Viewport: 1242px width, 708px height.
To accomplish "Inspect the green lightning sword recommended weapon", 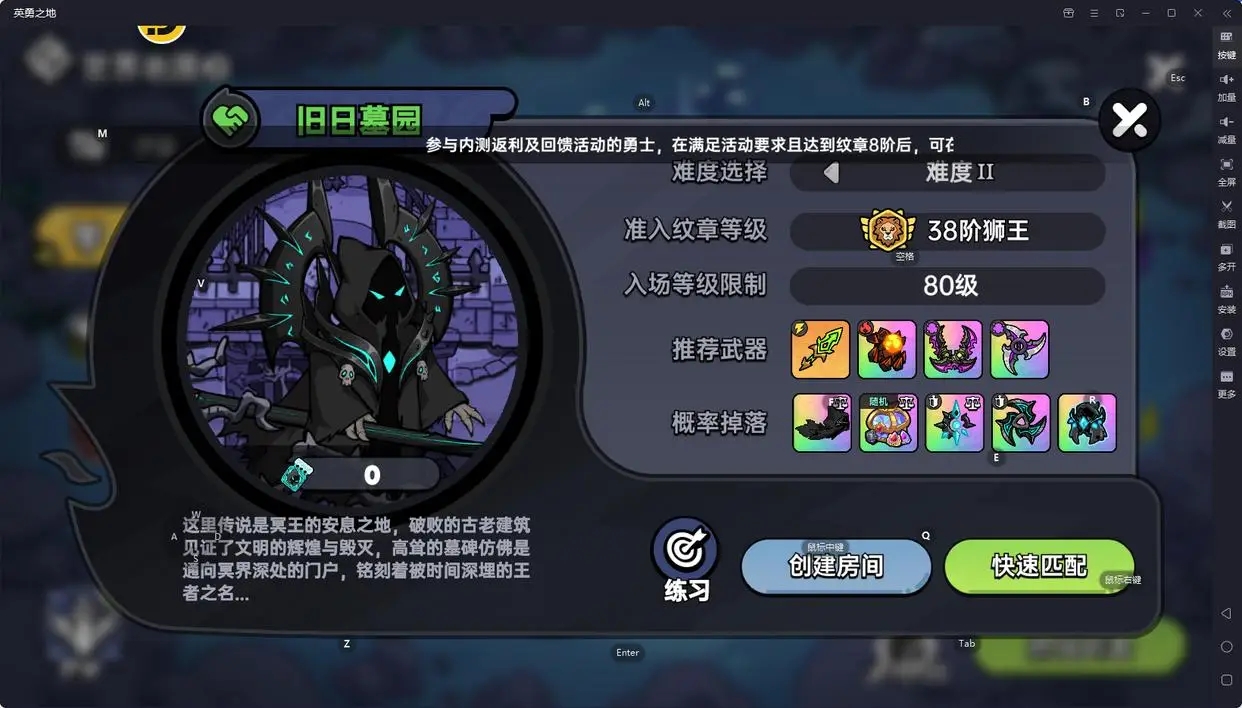I will [820, 349].
